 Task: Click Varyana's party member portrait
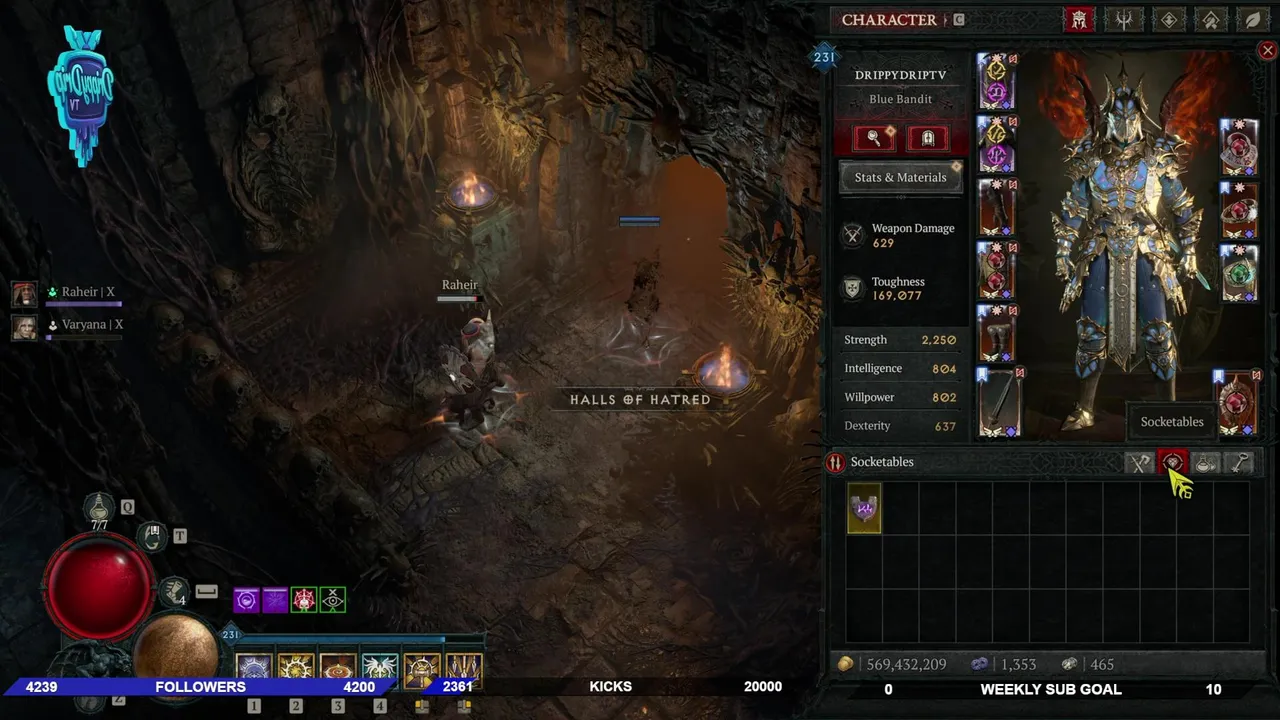point(25,326)
